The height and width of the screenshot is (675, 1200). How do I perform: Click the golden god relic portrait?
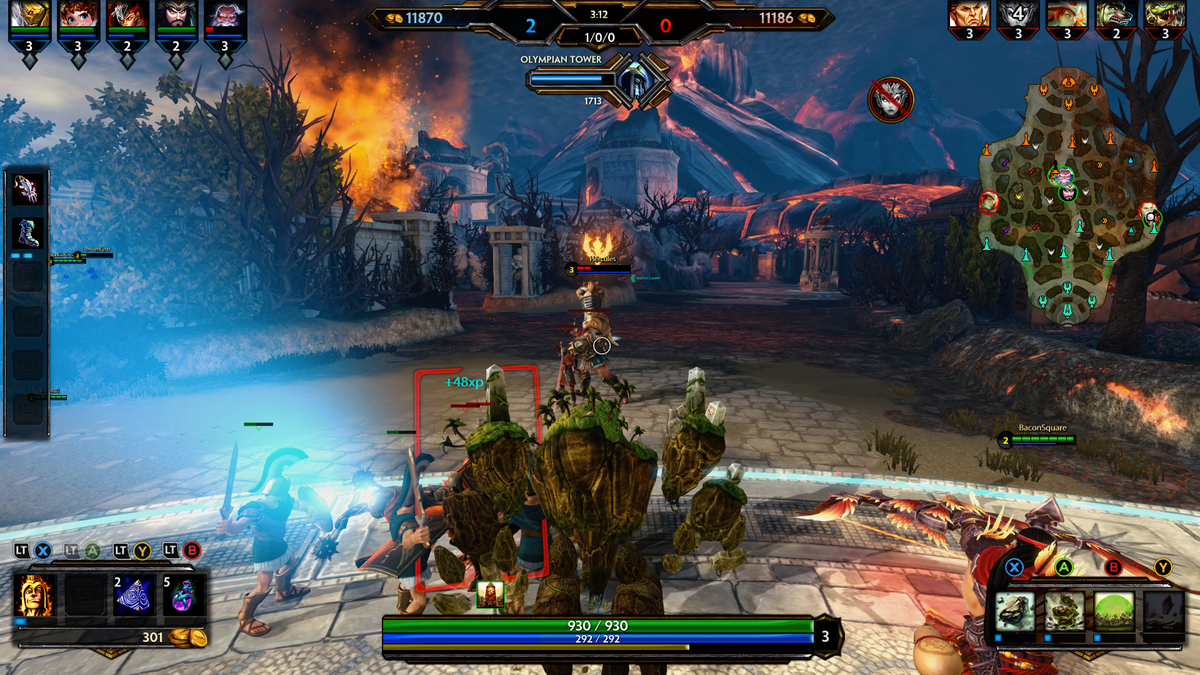pos(36,595)
